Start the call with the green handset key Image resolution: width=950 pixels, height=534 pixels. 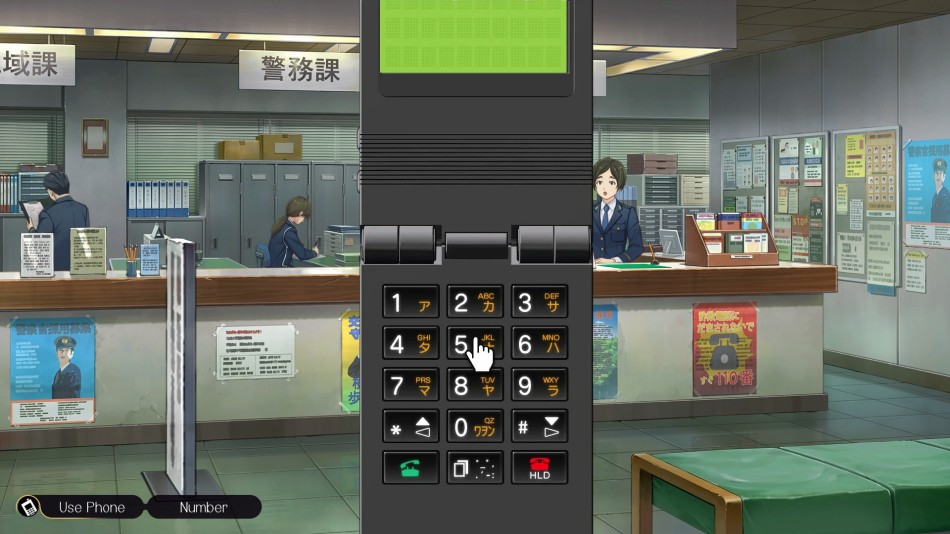point(411,467)
